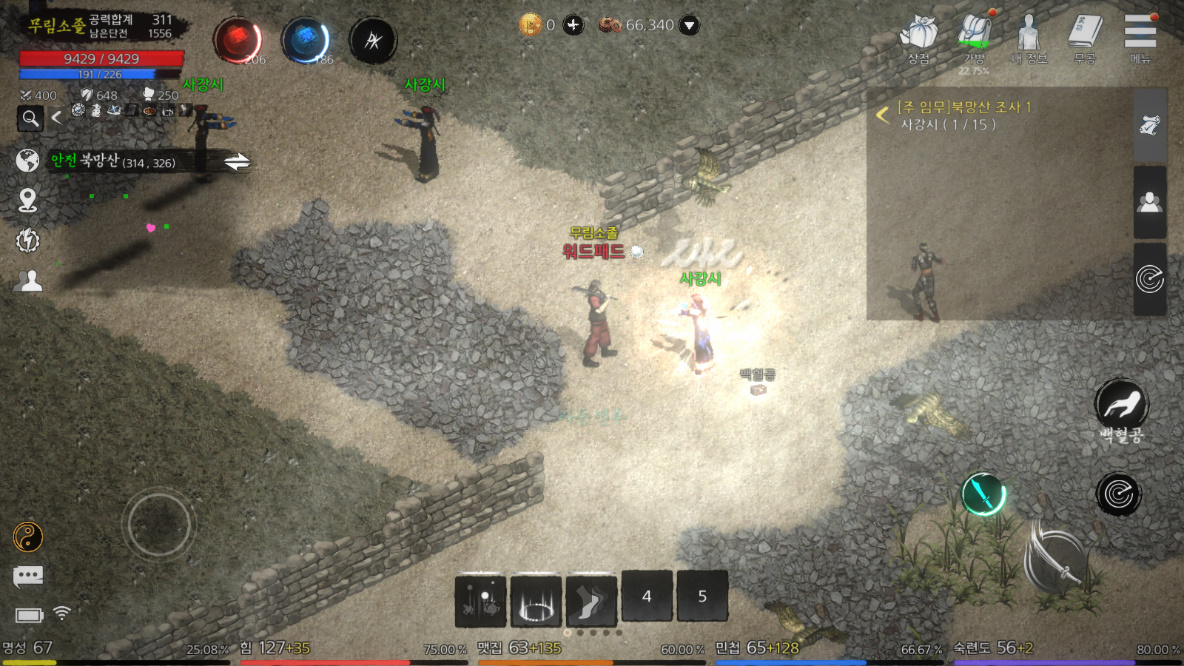Attack with the large sword button

[1057, 555]
